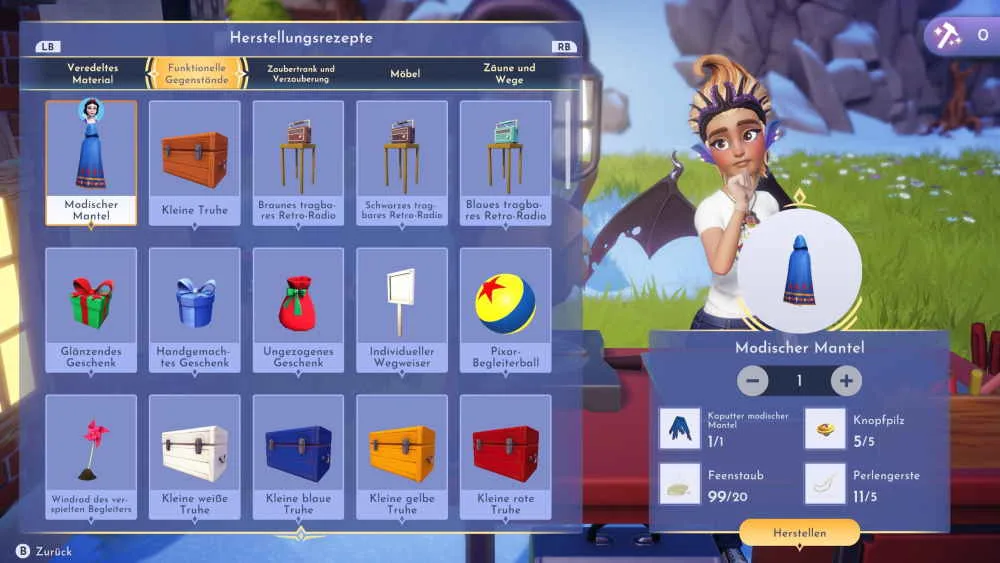Viewport: 1000px width, 563px height.
Task: Select the Blaues tragbares Retro-Radio recipe
Action: pos(505,162)
